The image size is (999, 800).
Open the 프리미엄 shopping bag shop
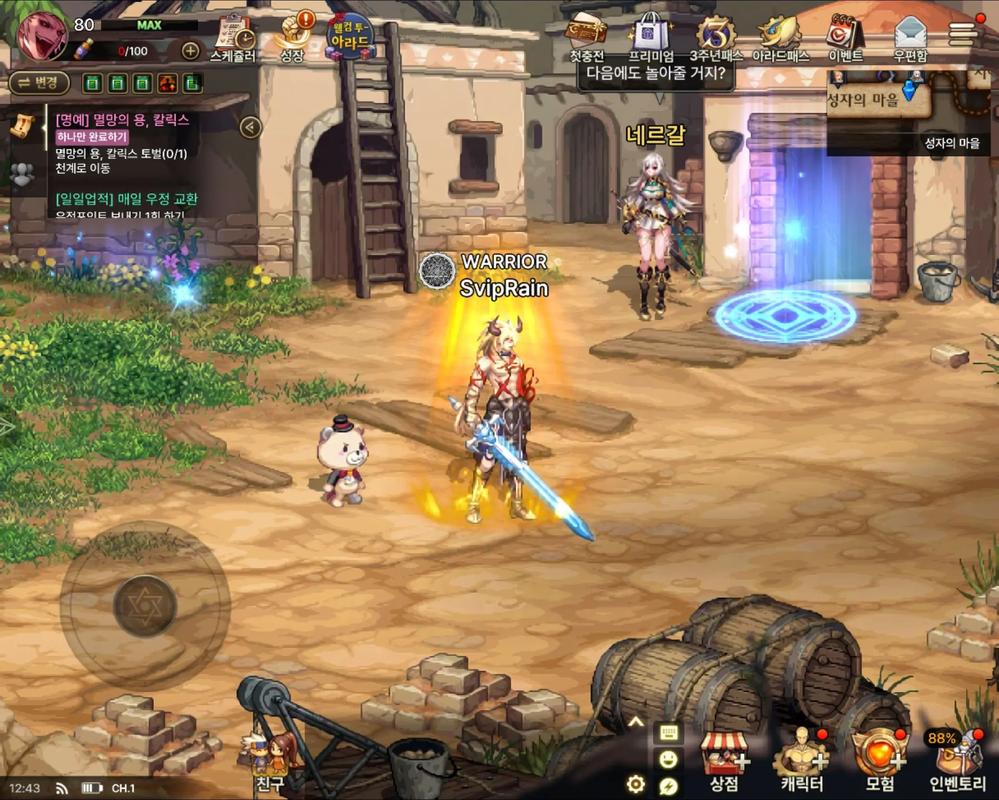(x=651, y=37)
